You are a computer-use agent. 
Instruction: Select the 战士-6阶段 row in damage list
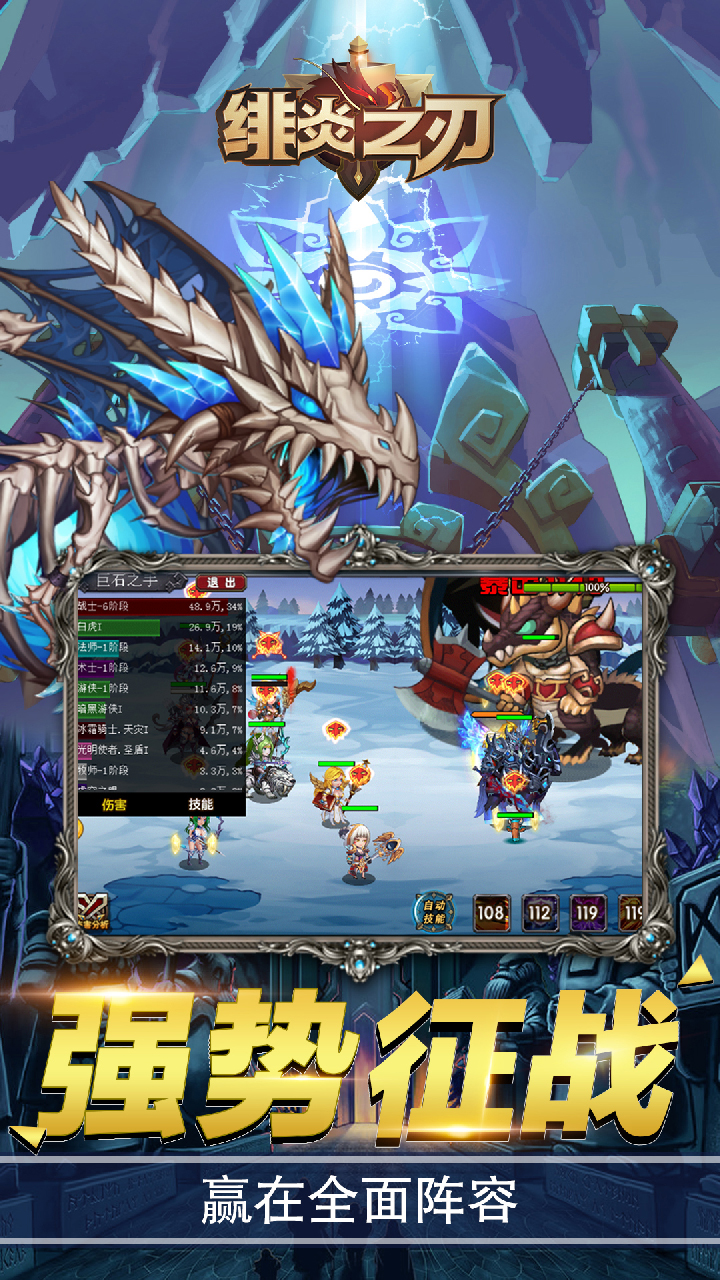click(x=161, y=606)
